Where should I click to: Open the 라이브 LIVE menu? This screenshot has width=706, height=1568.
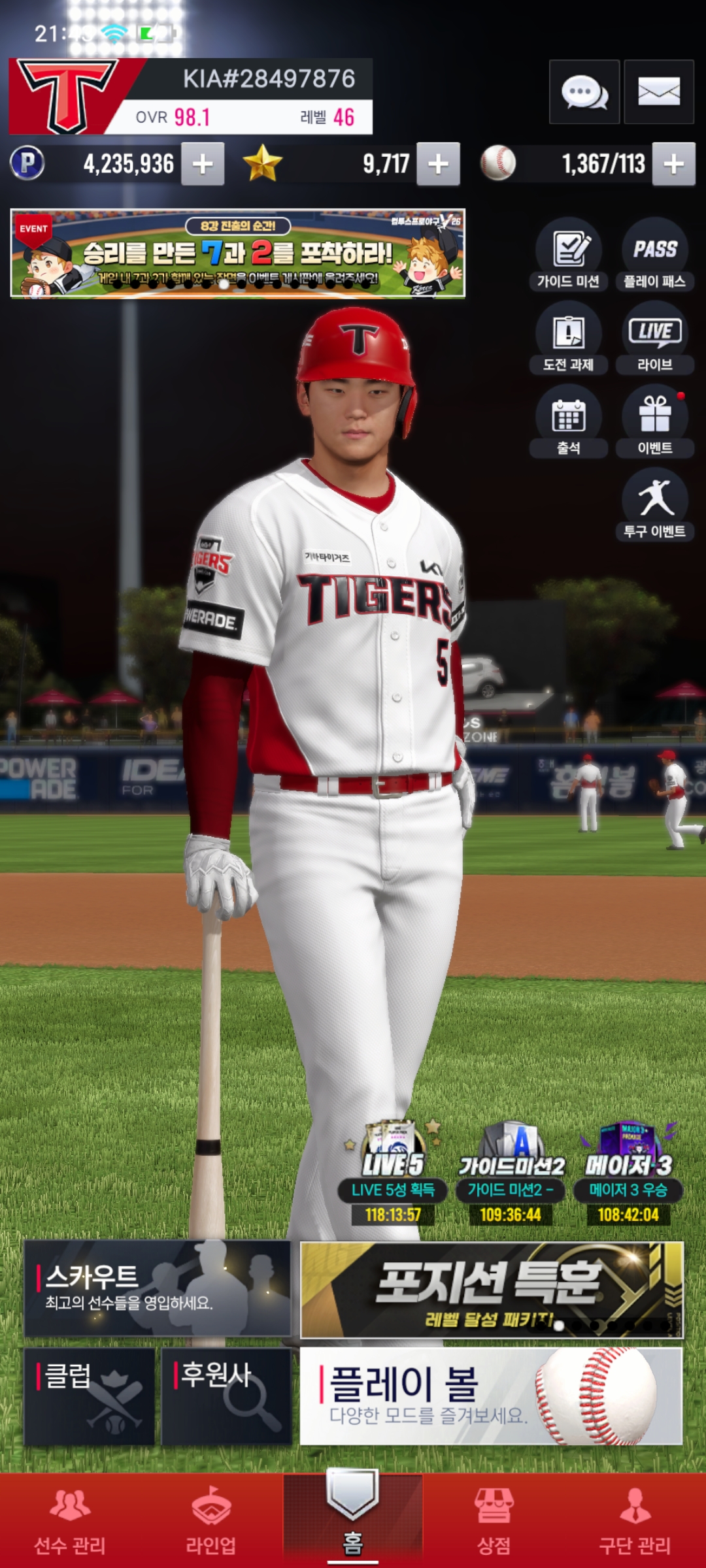coord(654,338)
